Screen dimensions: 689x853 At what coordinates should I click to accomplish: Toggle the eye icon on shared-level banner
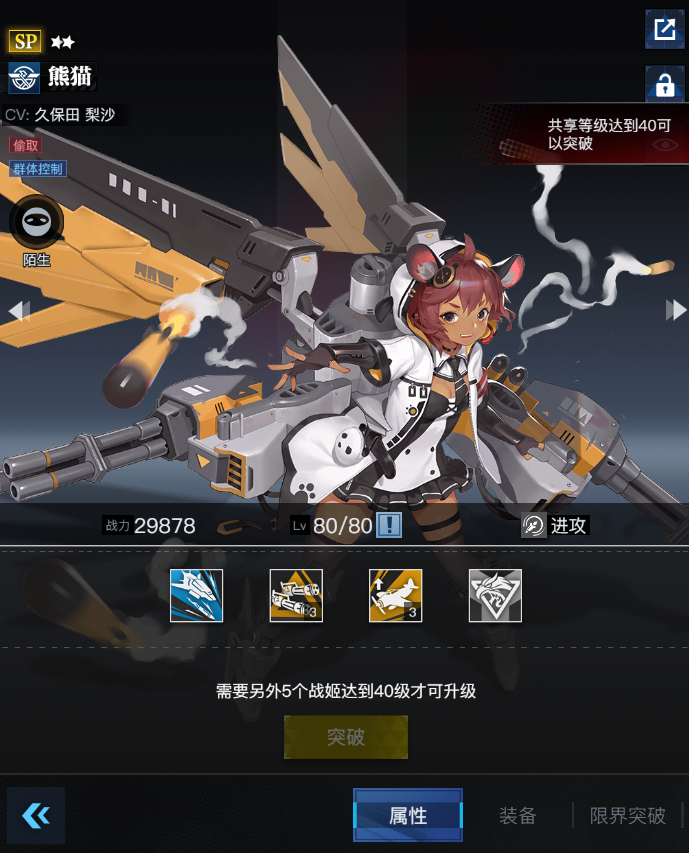665,144
